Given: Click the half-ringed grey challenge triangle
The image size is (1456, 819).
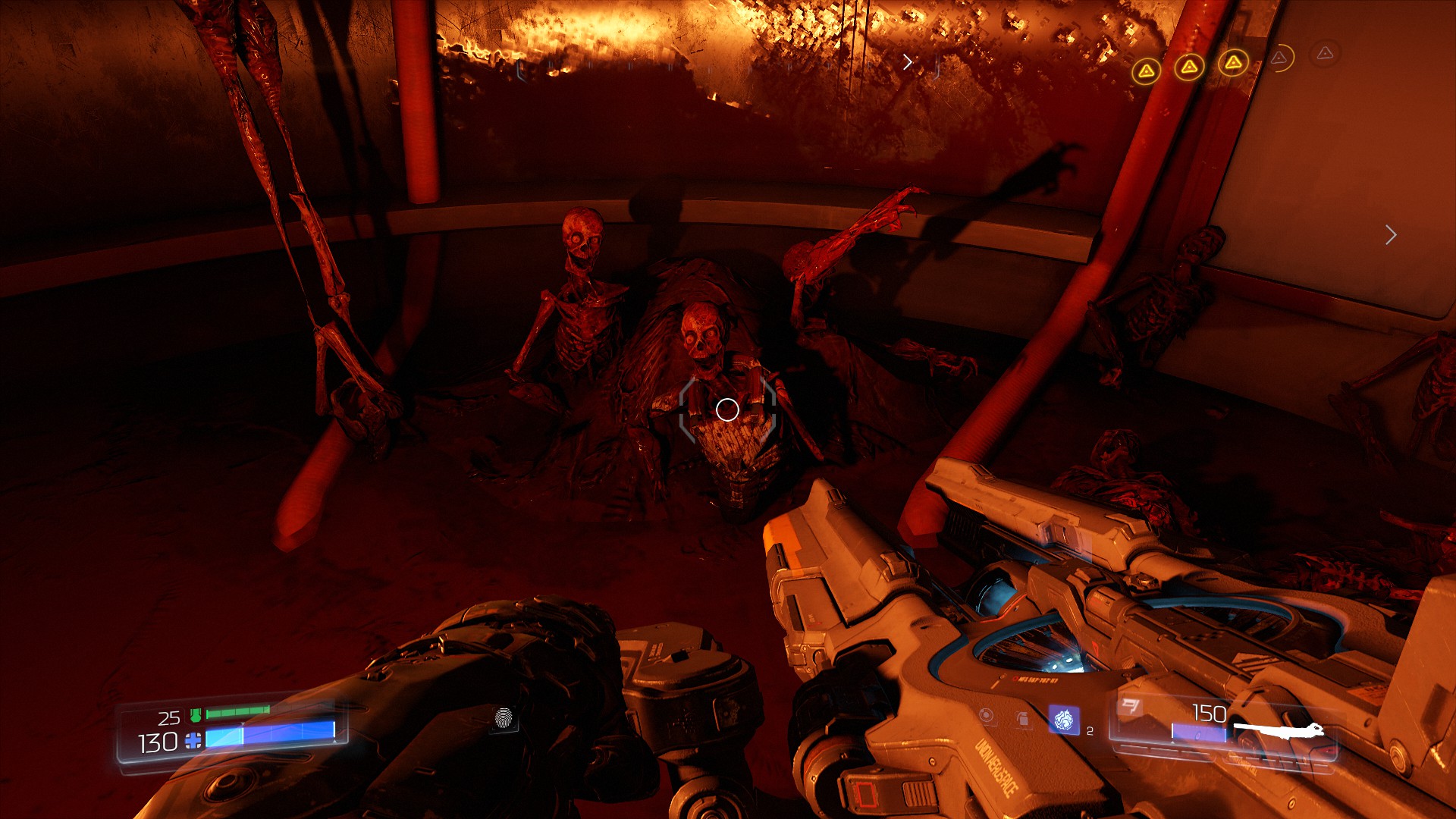Looking at the screenshot, I should click(x=1280, y=58).
